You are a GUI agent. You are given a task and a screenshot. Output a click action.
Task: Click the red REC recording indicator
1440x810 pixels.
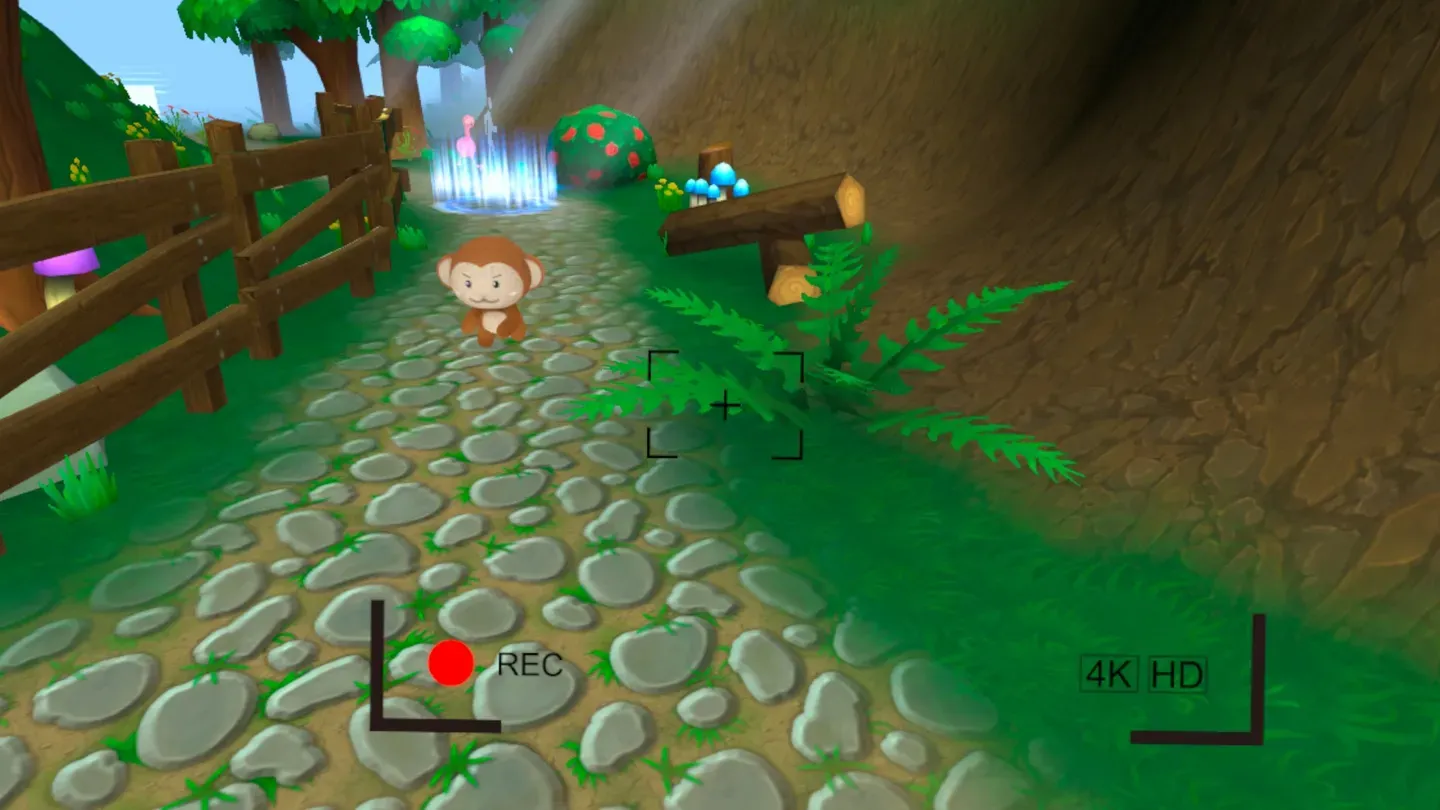tap(450, 663)
